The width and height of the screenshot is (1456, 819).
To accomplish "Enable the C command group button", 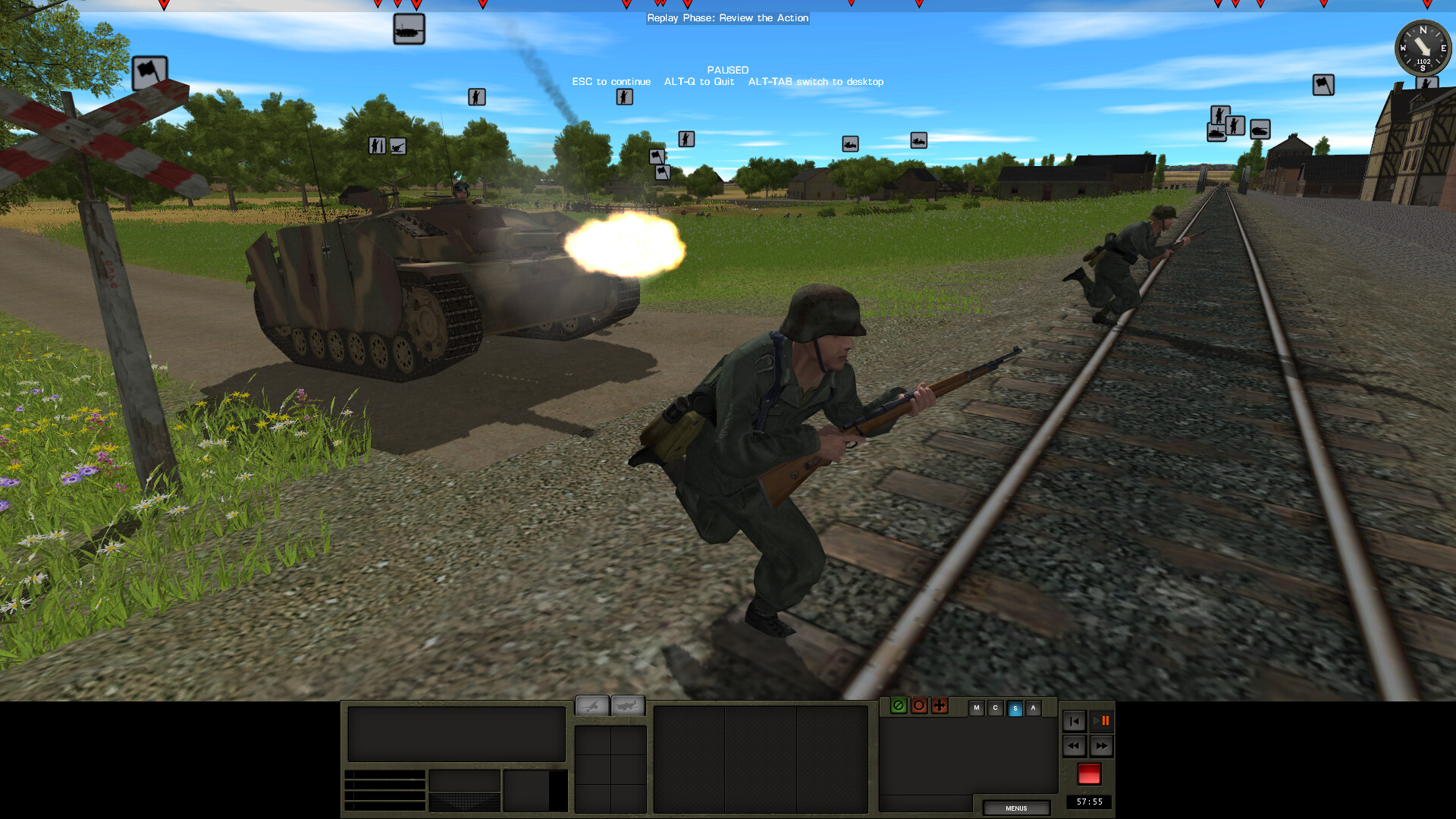I will (x=996, y=708).
